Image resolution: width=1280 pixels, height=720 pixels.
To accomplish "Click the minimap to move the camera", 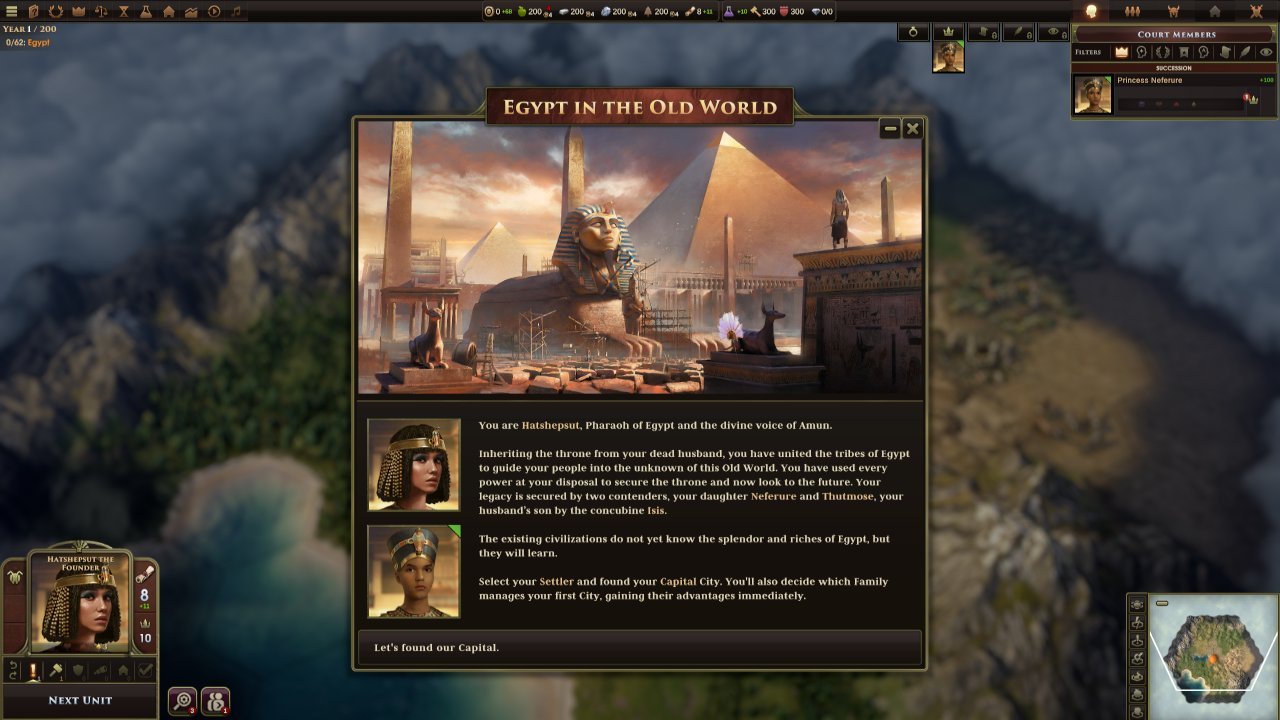I will [x=1212, y=655].
